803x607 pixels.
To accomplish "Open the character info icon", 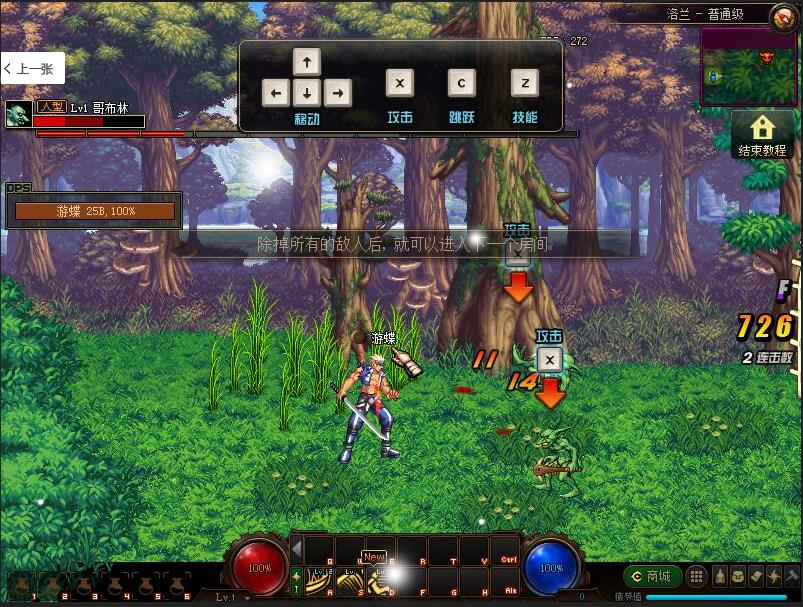I will pos(719,577).
